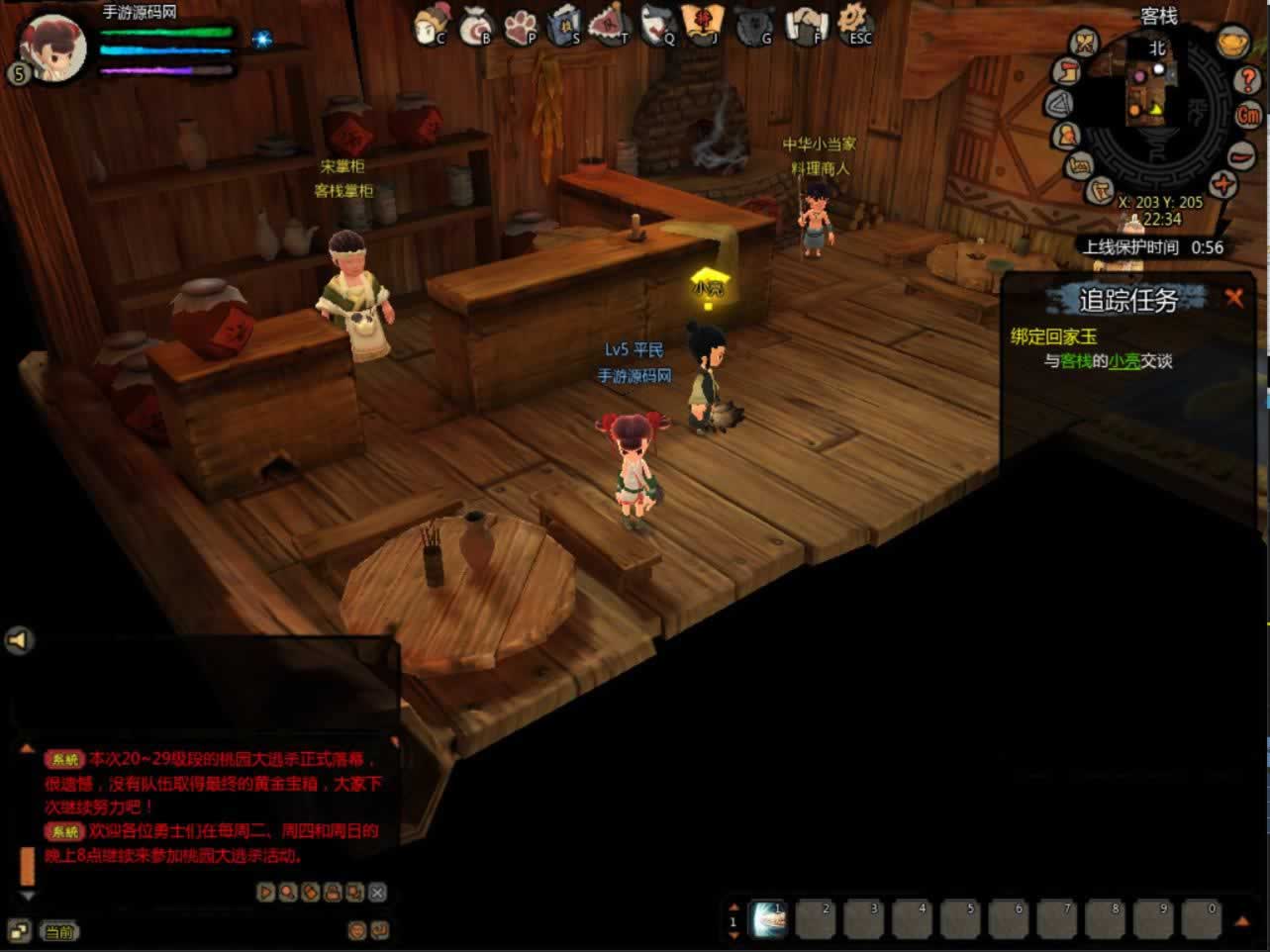Click the 小亮 link in the quest tracker
Viewport: 1270px width, 952px height.
tap(1123, 361)
